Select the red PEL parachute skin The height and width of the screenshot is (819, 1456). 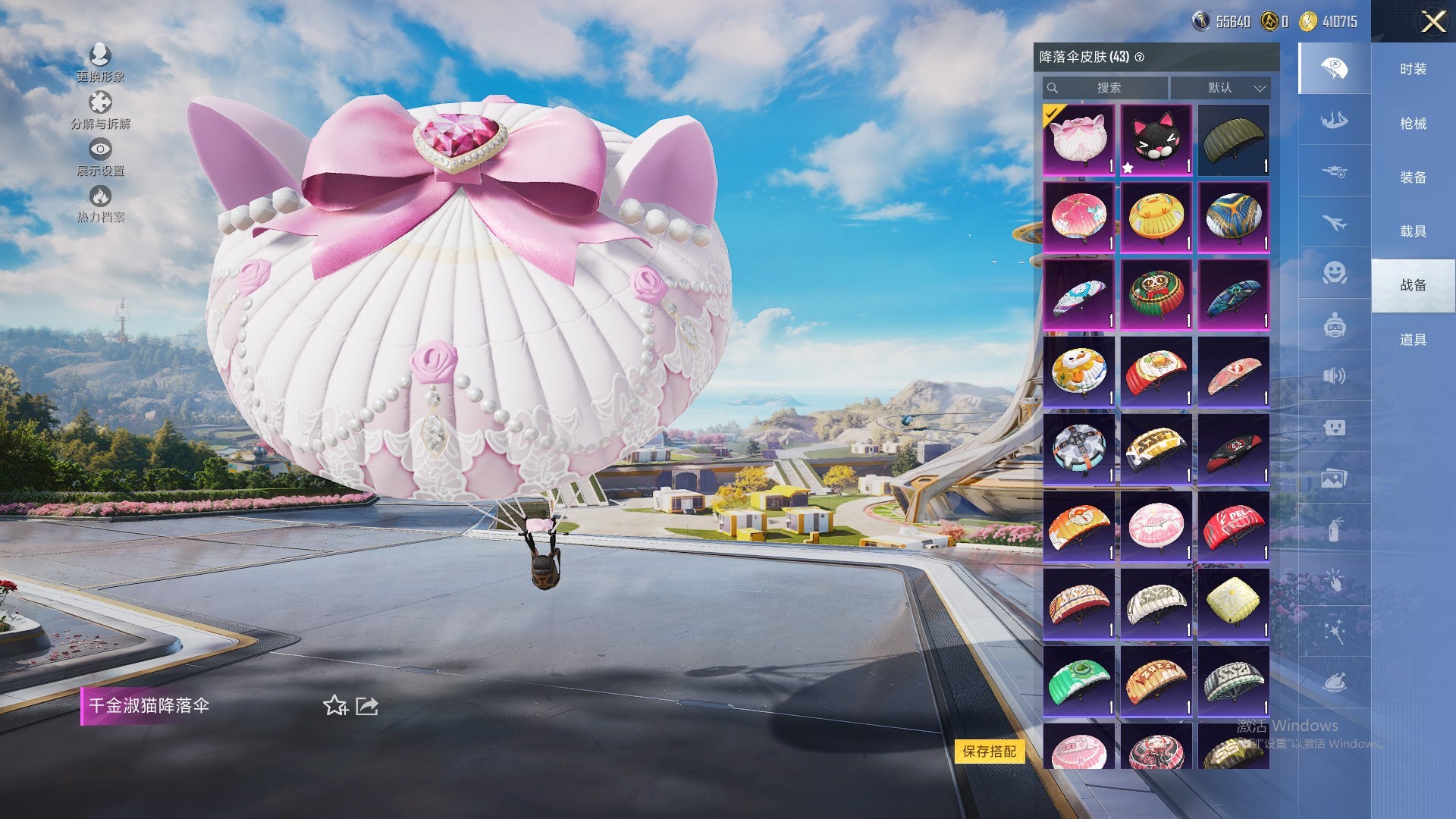coord(1233,526)
